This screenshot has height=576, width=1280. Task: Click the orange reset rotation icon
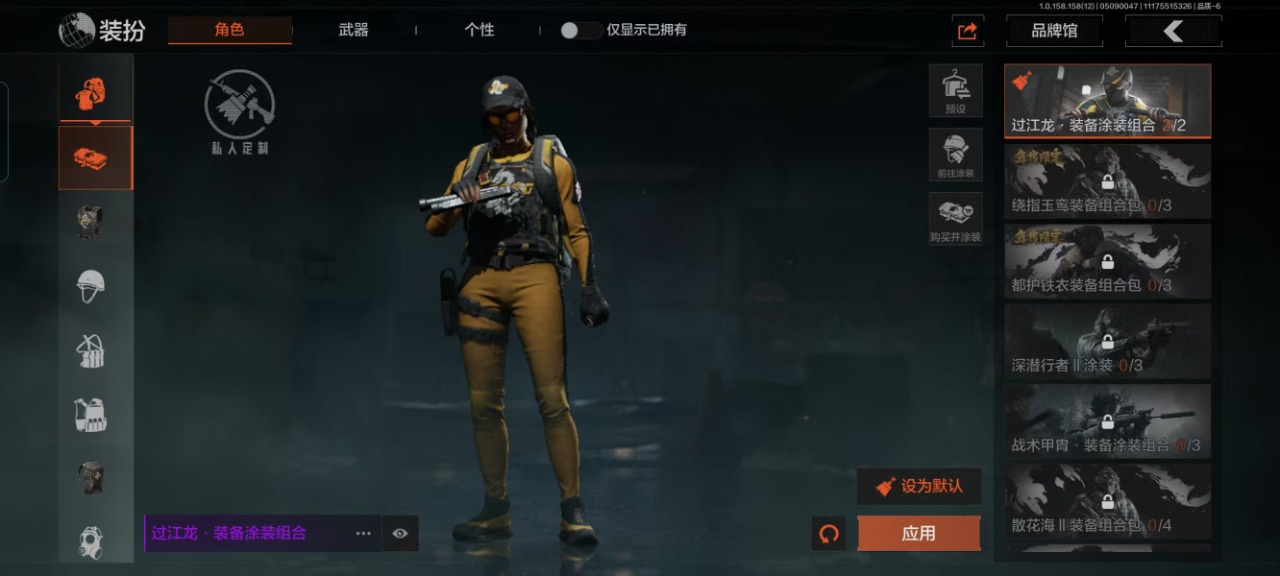(828, 533)
